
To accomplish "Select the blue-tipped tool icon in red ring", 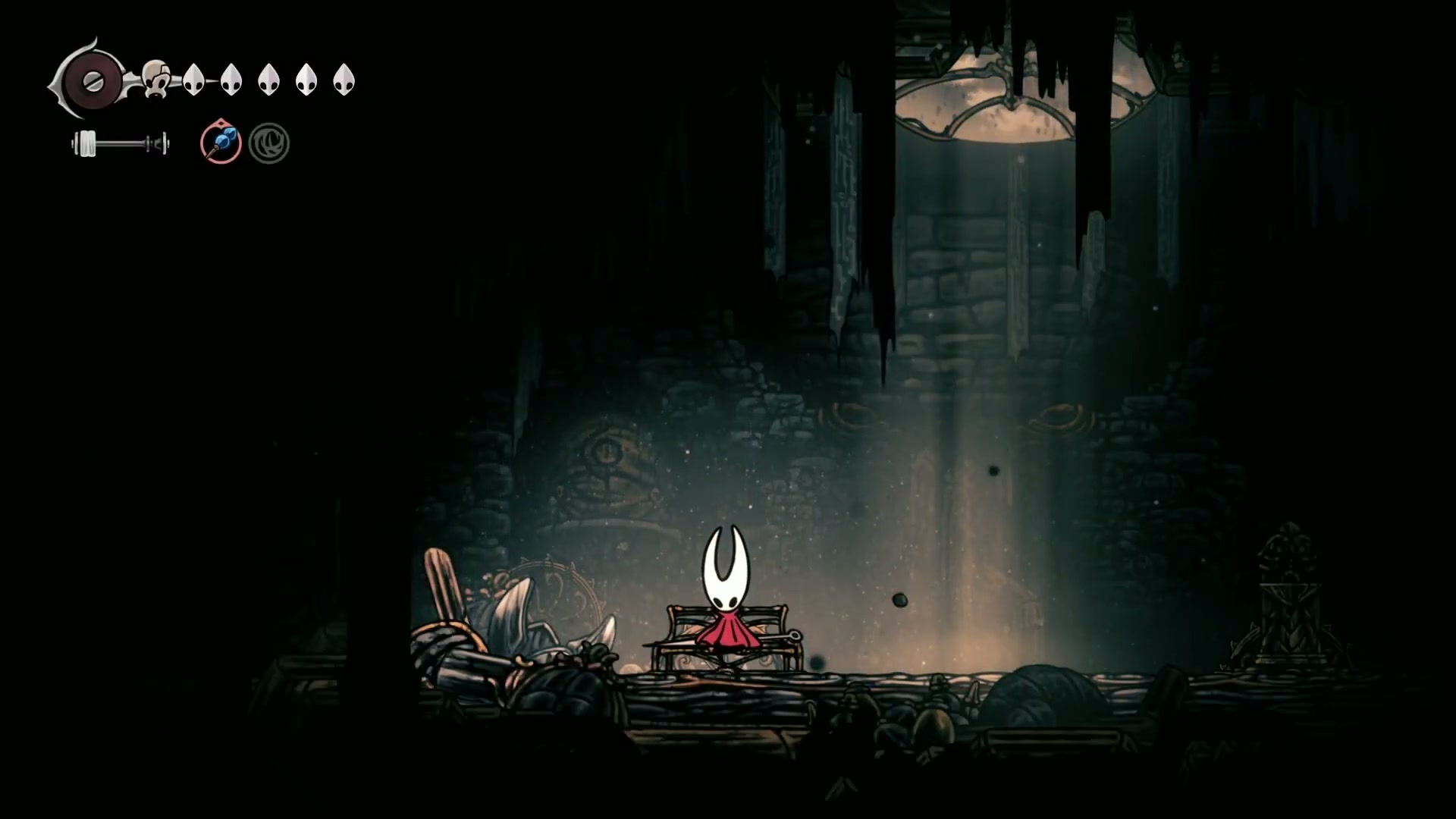I will tap(221, 143).
